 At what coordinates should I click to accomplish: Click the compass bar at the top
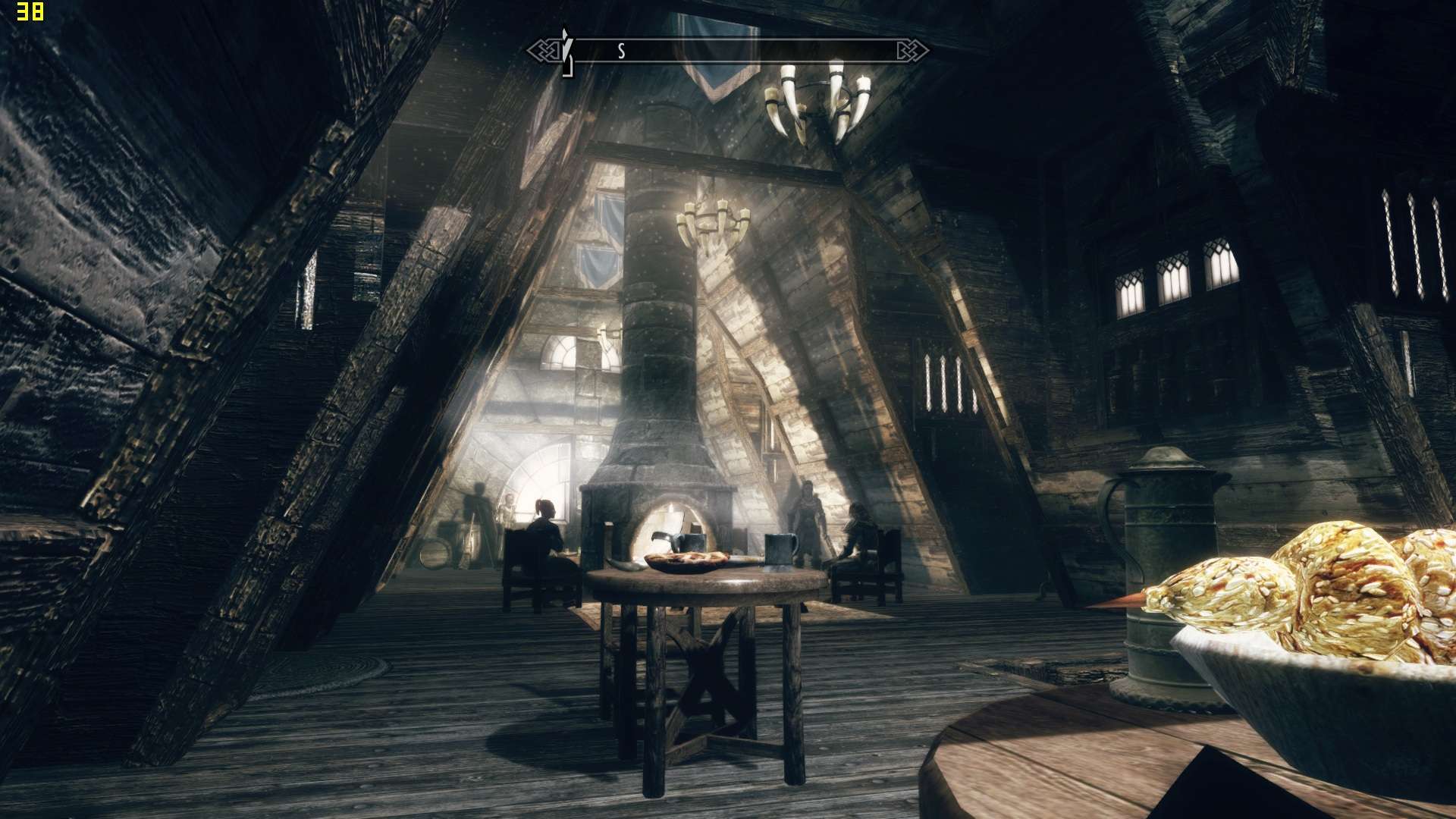pos(728,51)
